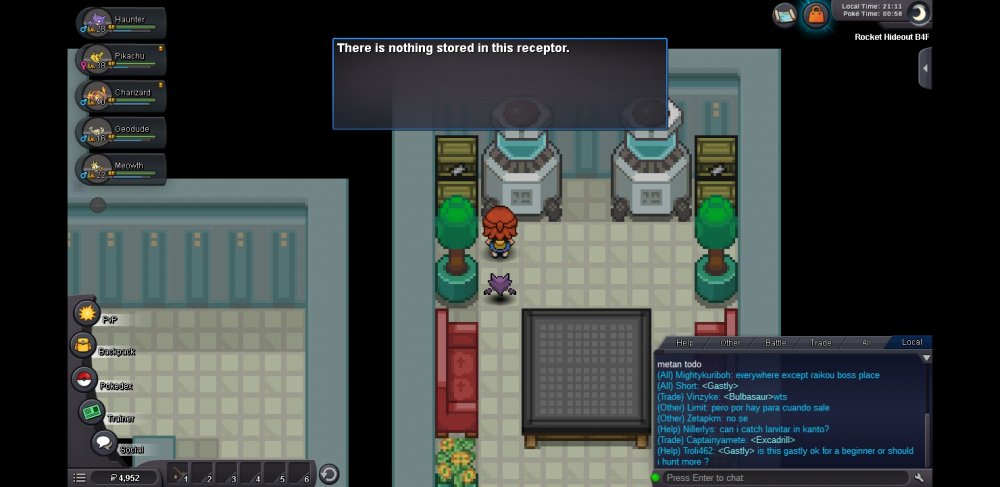This screenshot has height=487, width=1000.
Task: Choose Charizard from the party panel
Action: 122,96
